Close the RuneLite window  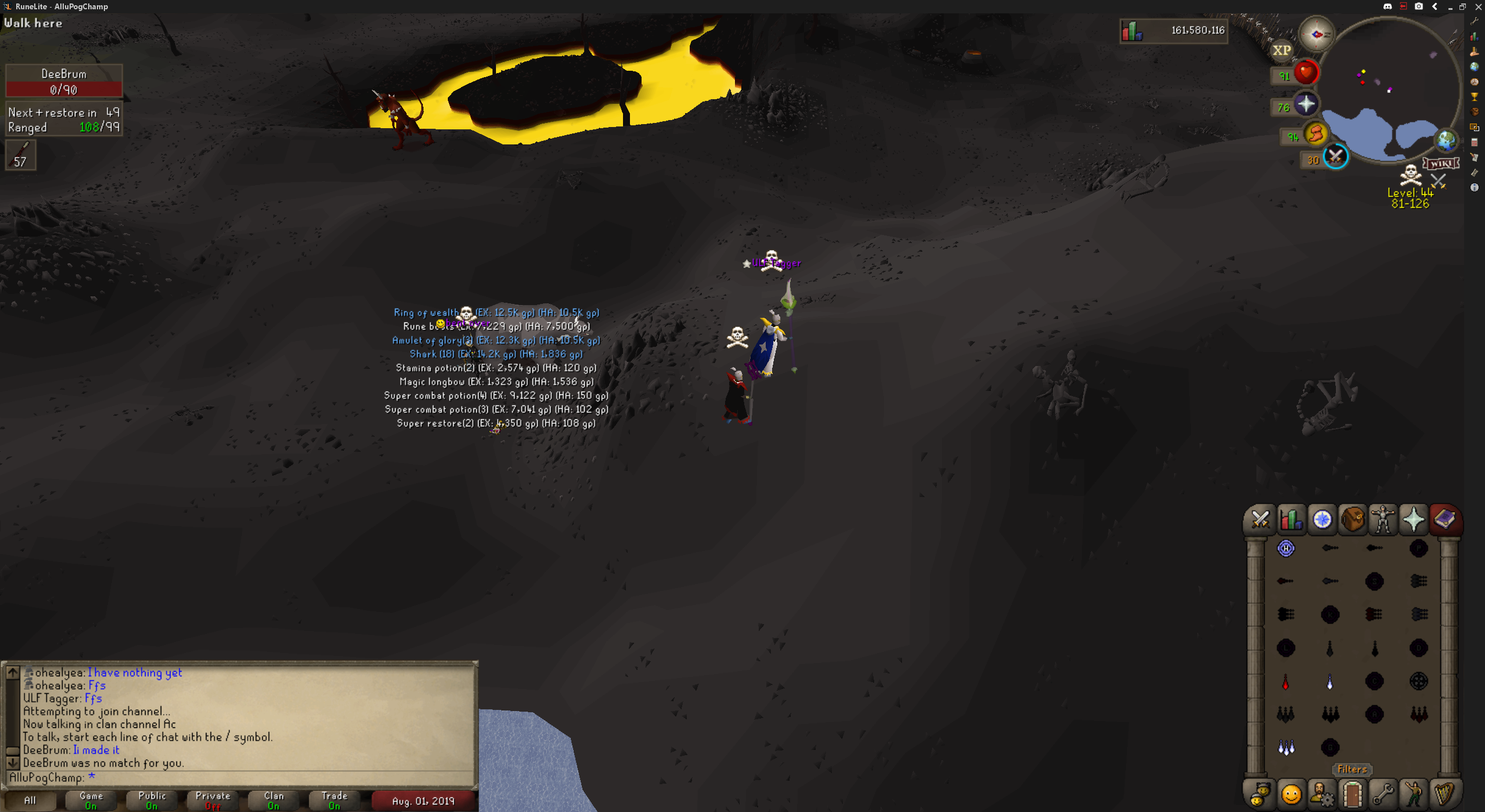click(1478, 6)
